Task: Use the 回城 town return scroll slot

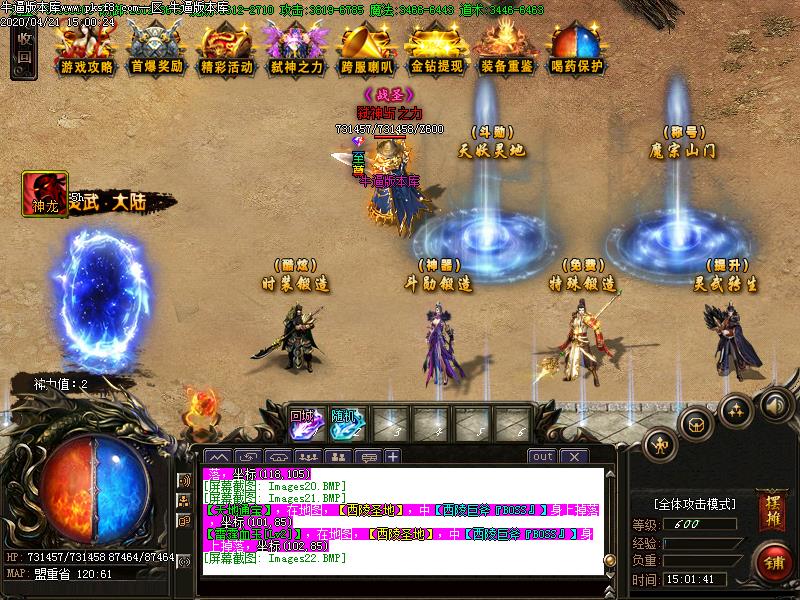Action: coord(302,424)
